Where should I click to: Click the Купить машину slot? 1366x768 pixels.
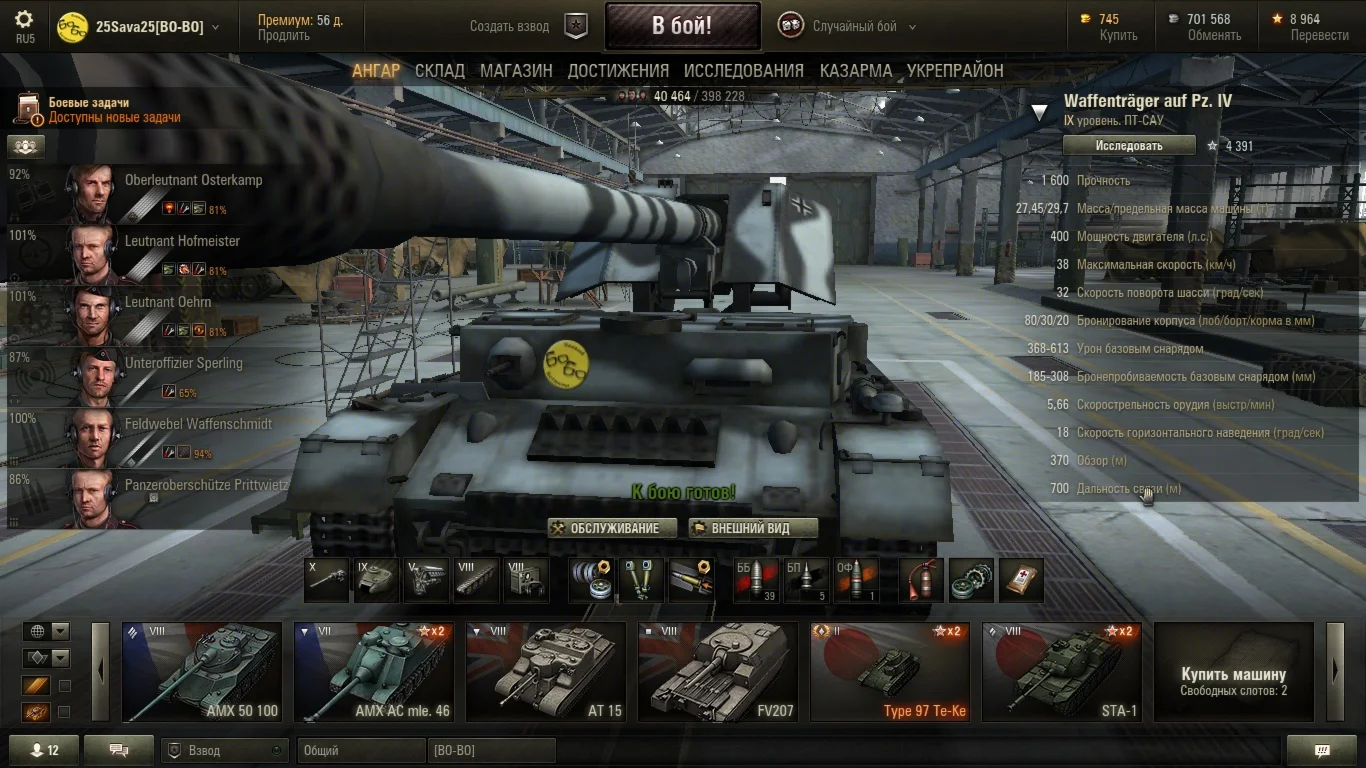(x=1233, y=672)
